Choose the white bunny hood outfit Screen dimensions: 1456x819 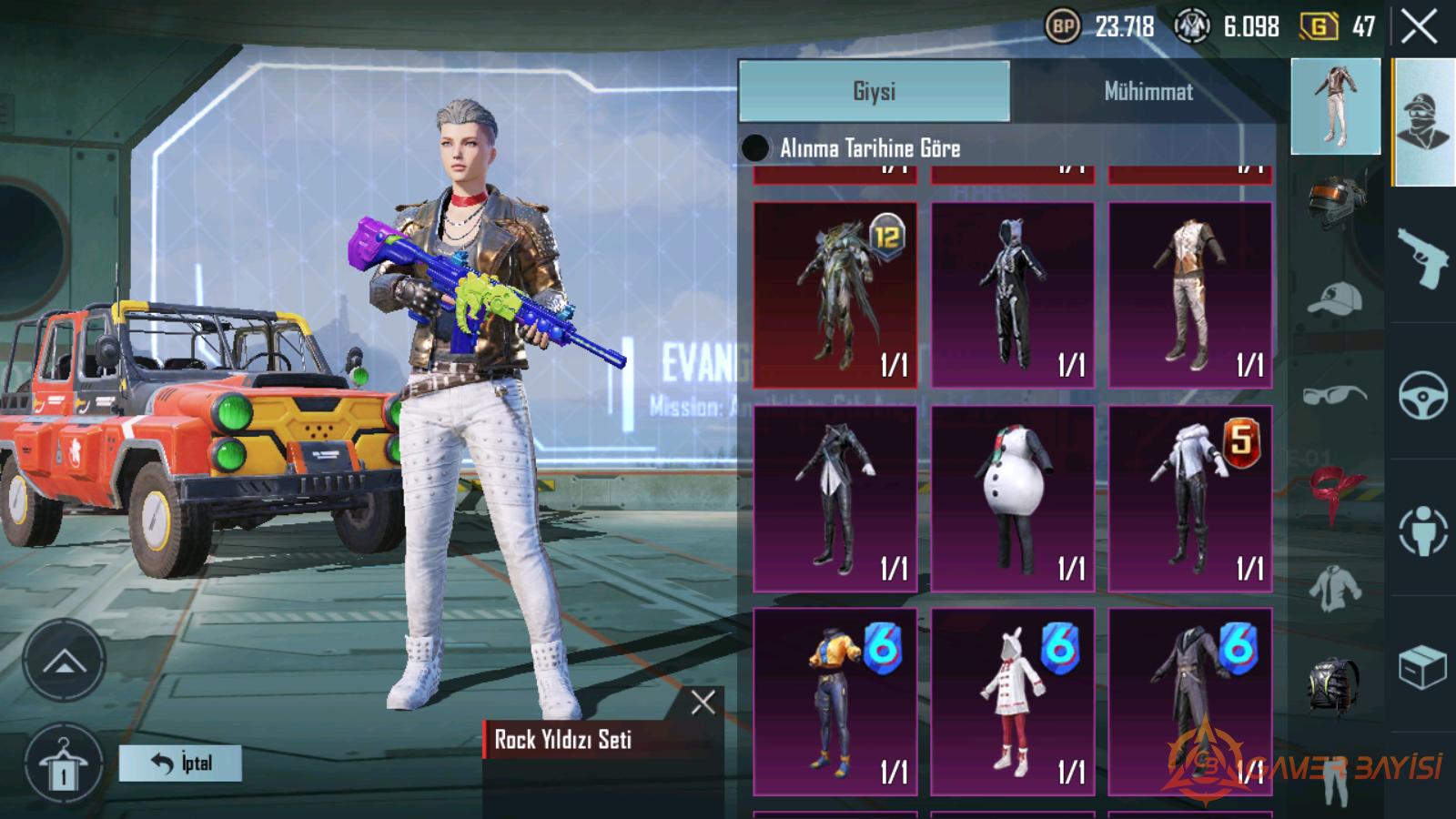[1012, 702]
